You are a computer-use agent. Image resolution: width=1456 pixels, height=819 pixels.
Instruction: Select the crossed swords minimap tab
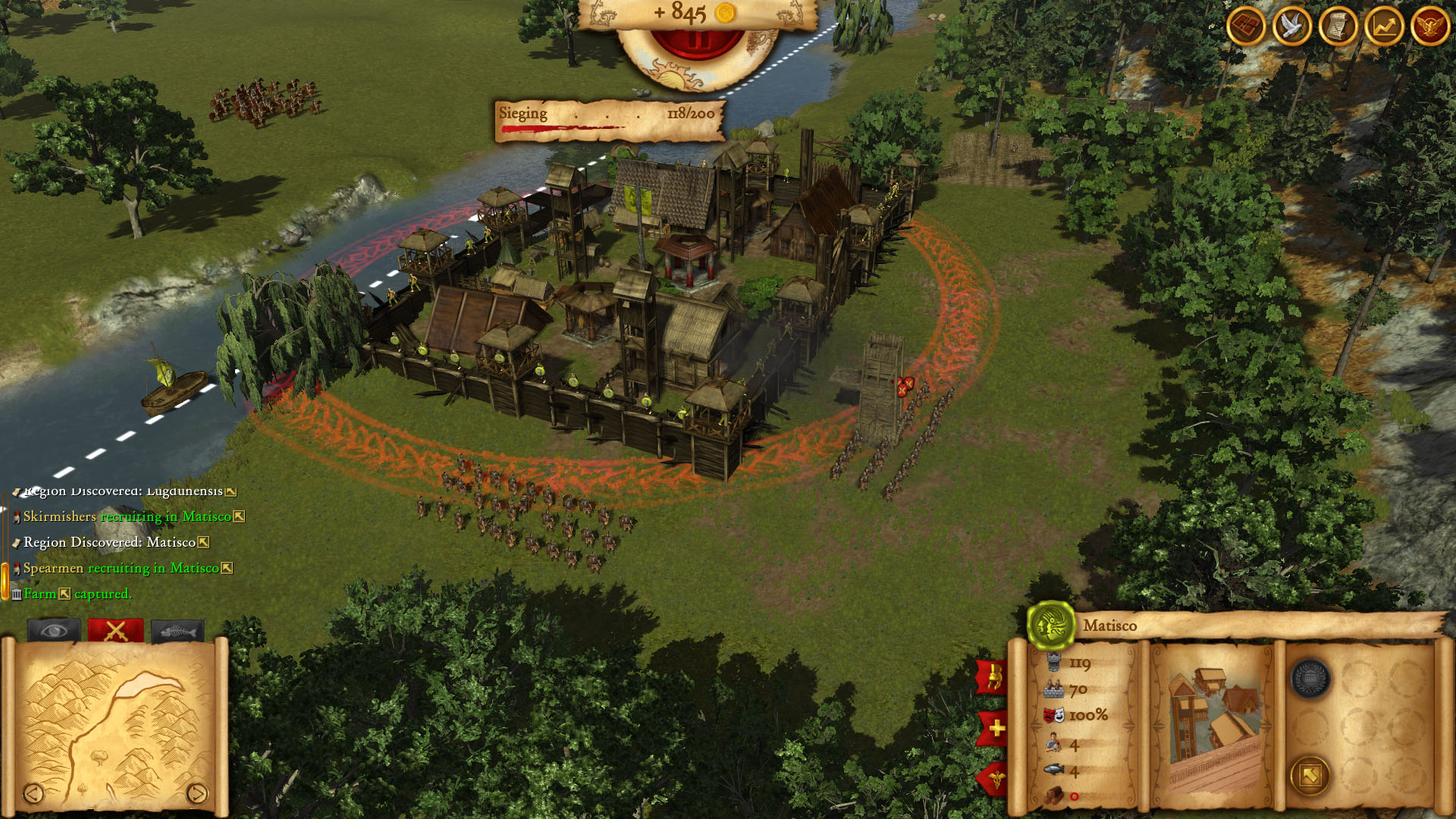tap(115, 630)
